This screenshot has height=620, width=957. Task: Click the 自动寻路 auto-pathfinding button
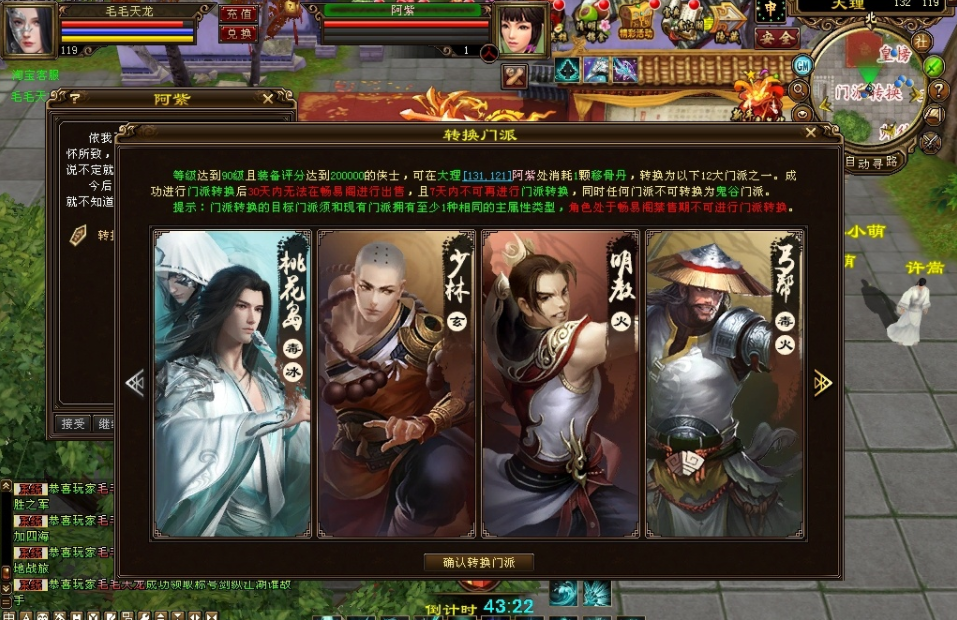[871, 161]
